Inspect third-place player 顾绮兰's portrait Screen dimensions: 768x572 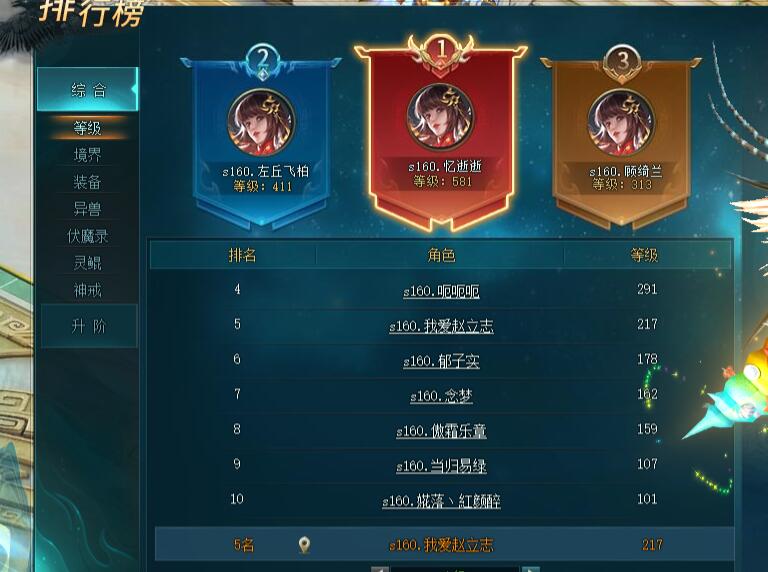tap(621, 122)
